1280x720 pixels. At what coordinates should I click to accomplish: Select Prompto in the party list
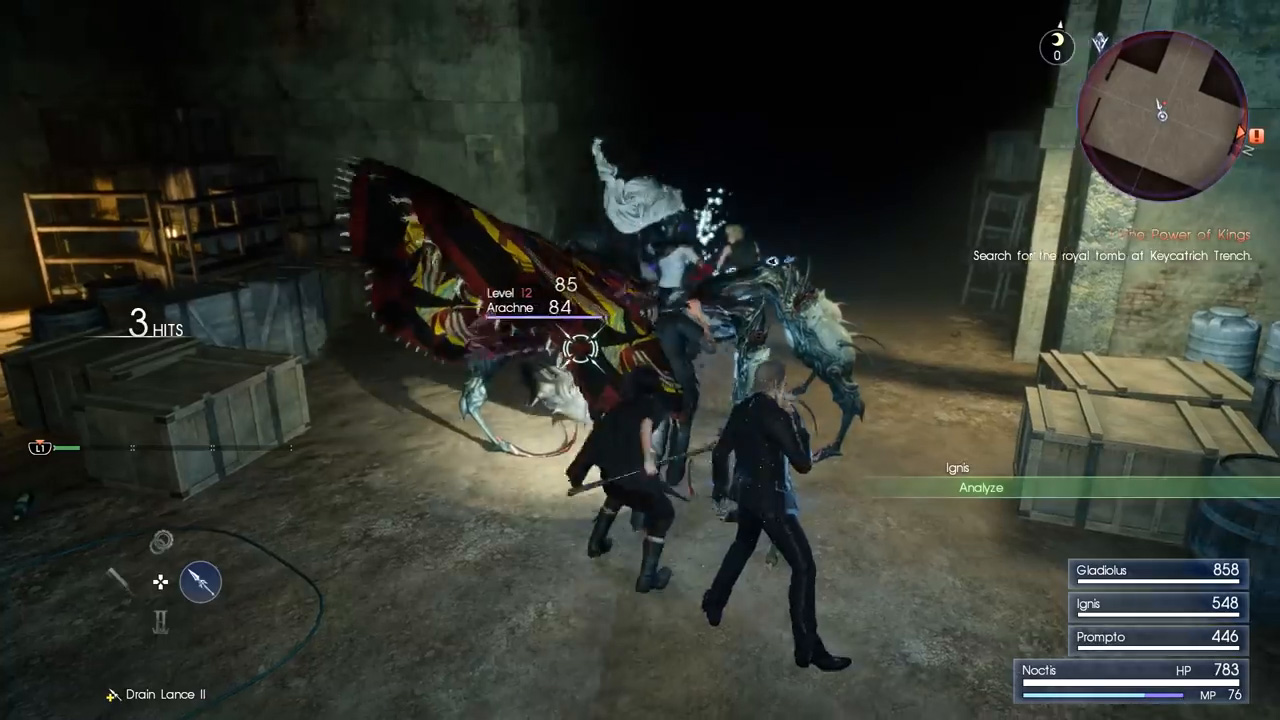tap(1157, 637)
